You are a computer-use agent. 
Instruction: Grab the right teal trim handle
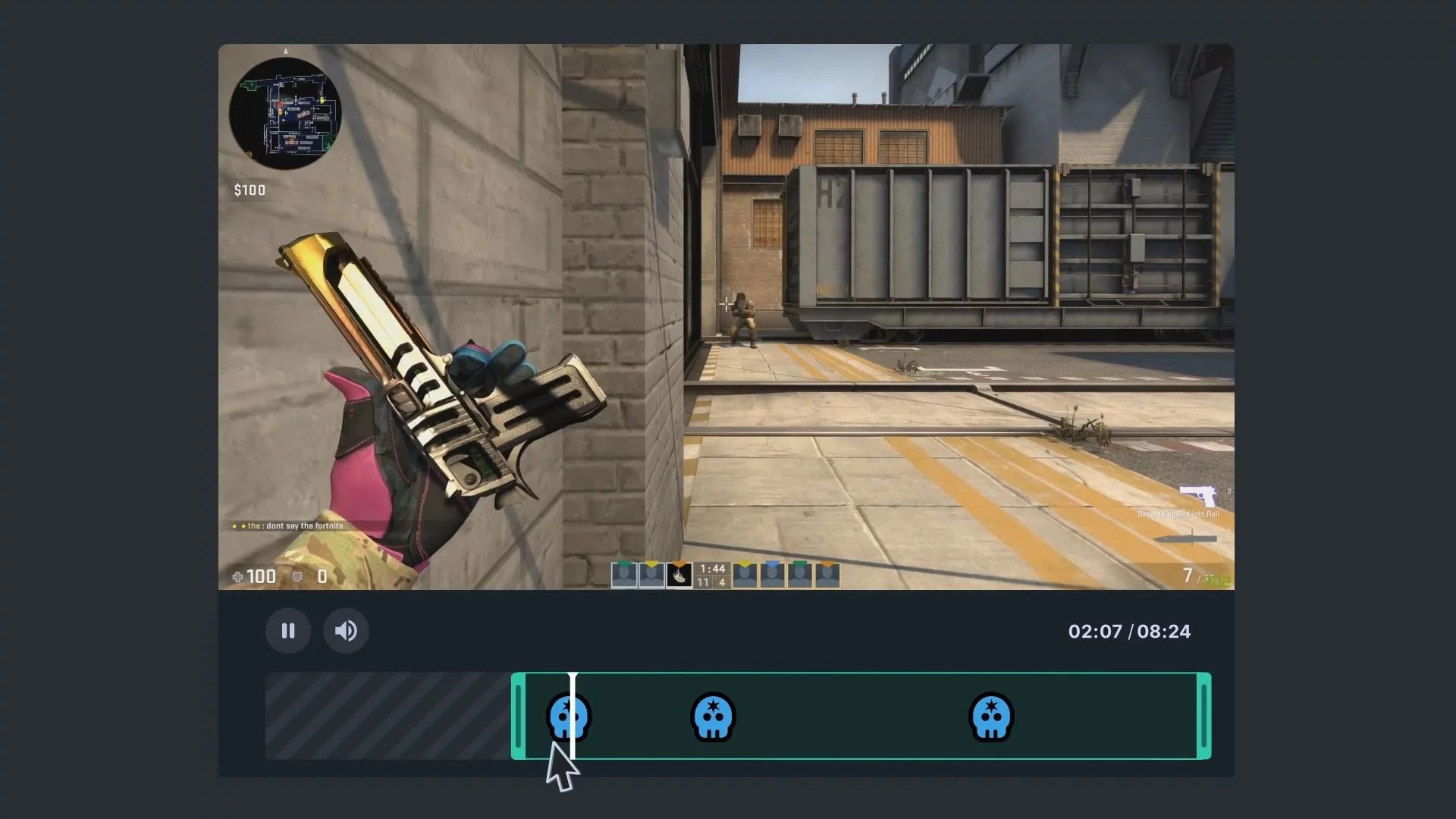1203,716
